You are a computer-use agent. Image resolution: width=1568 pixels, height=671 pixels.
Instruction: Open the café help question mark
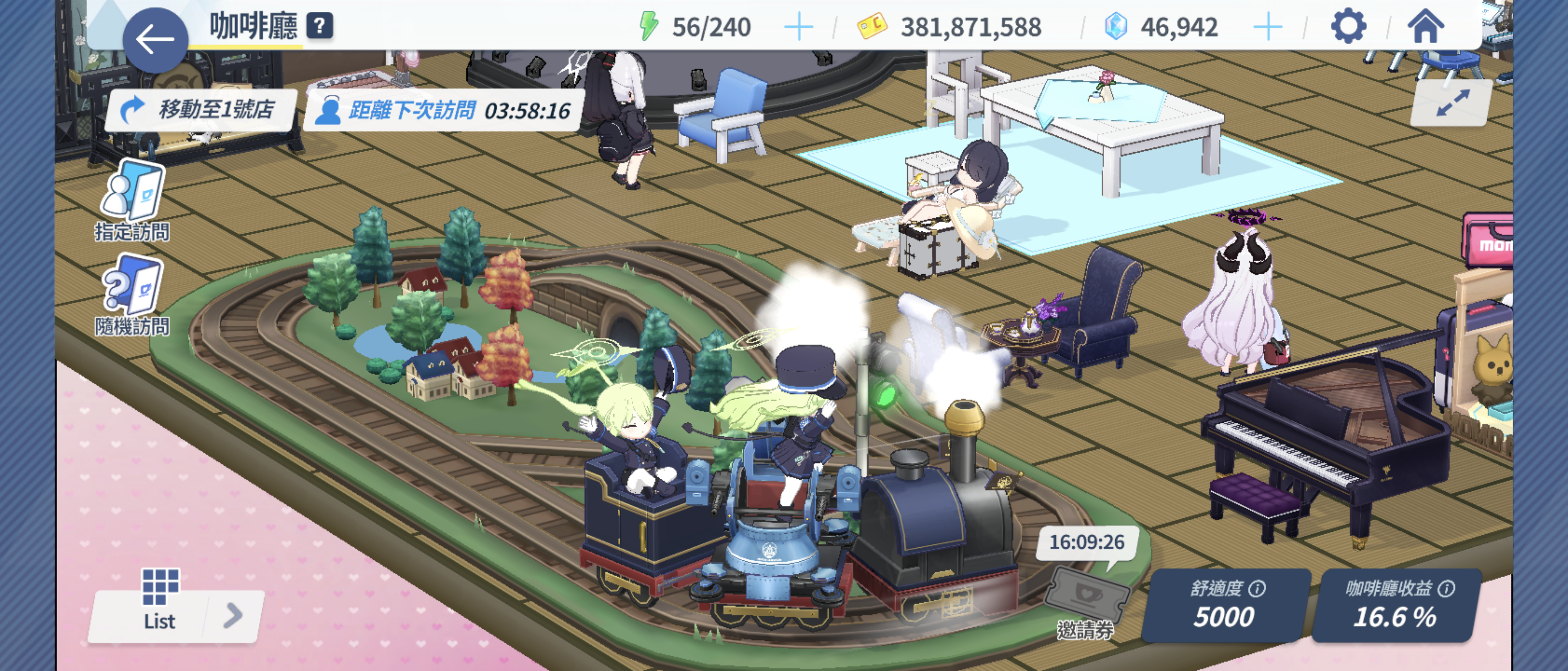click(x=320, y=26)
